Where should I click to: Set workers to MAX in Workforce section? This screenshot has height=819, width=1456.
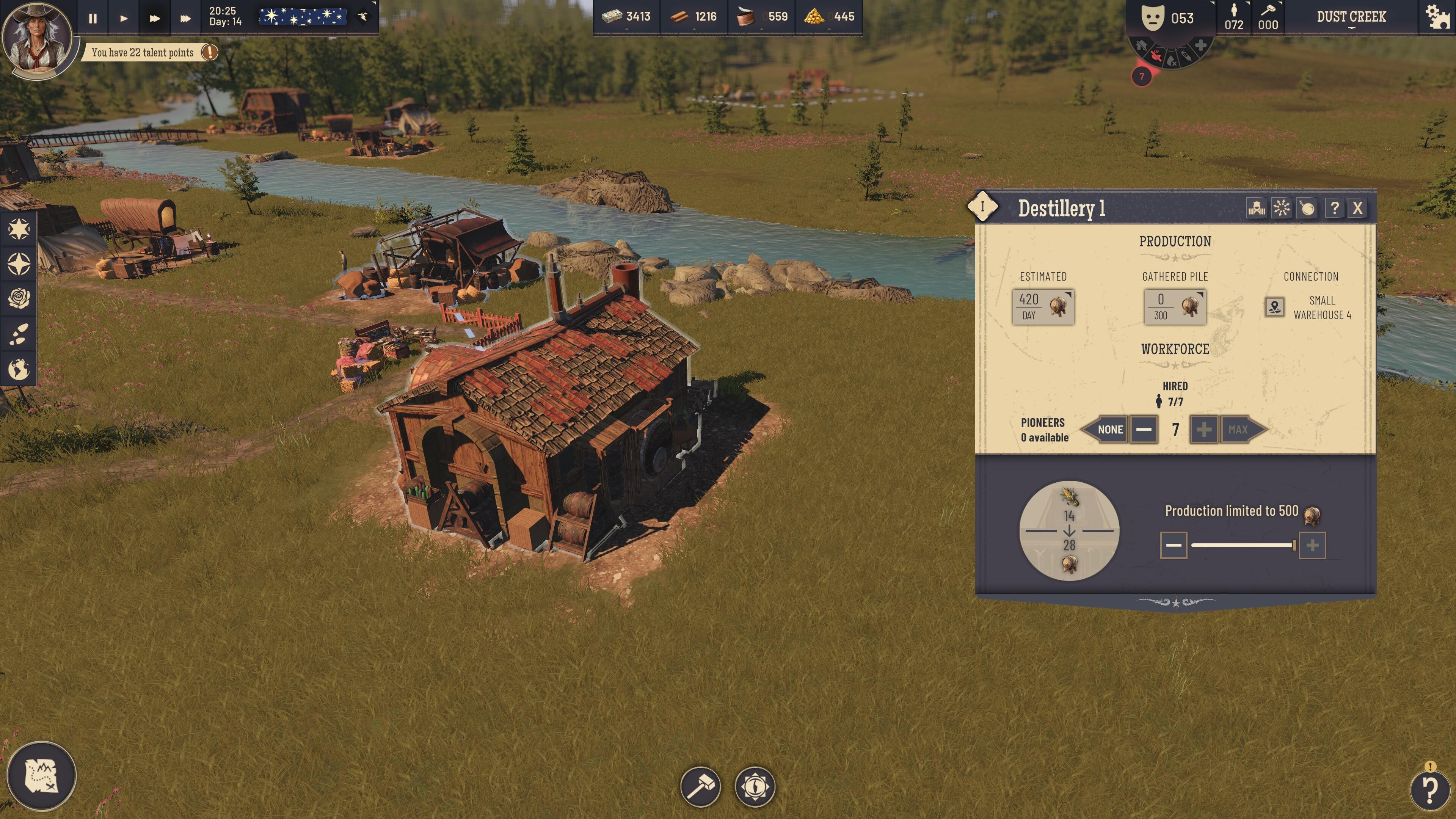1238,430
